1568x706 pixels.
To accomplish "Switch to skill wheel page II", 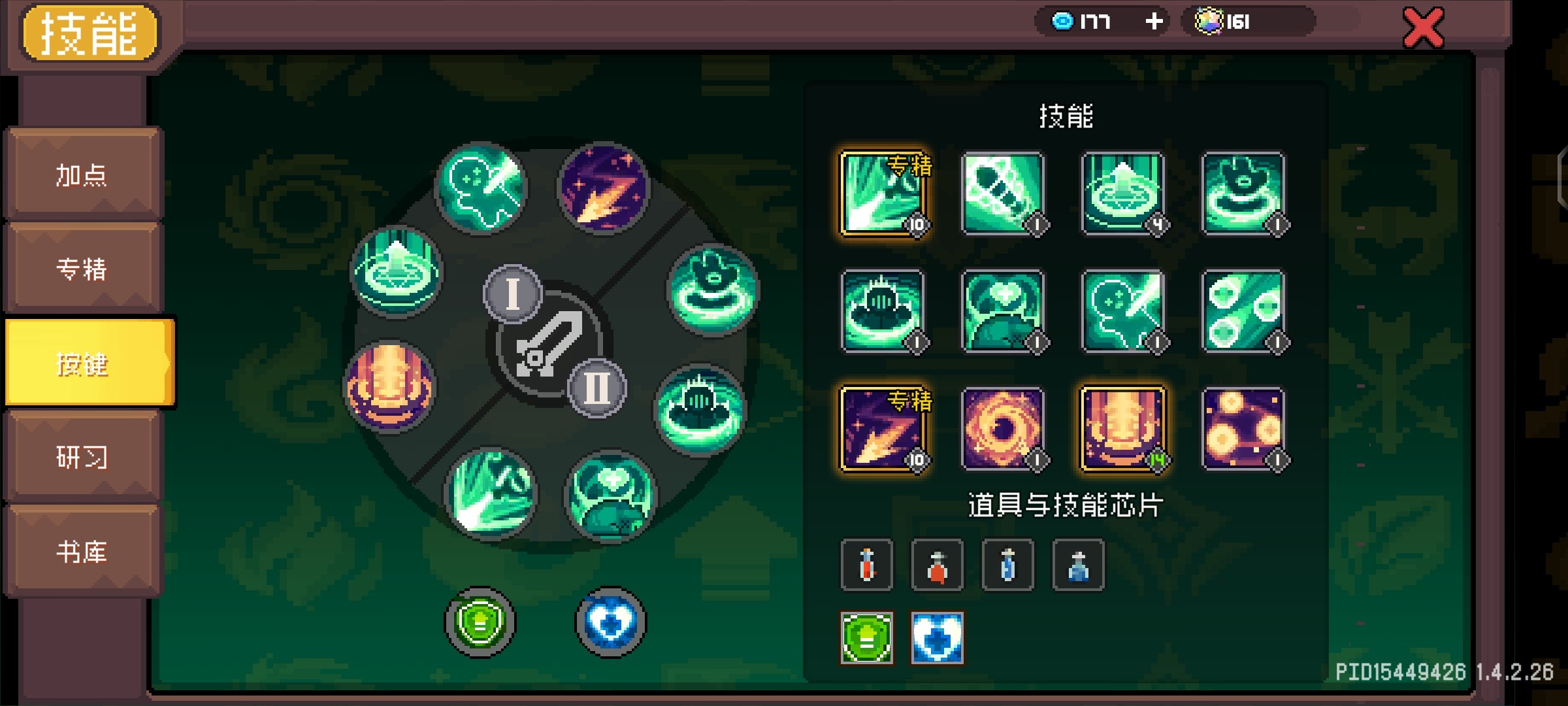I will tap(596, 388).
